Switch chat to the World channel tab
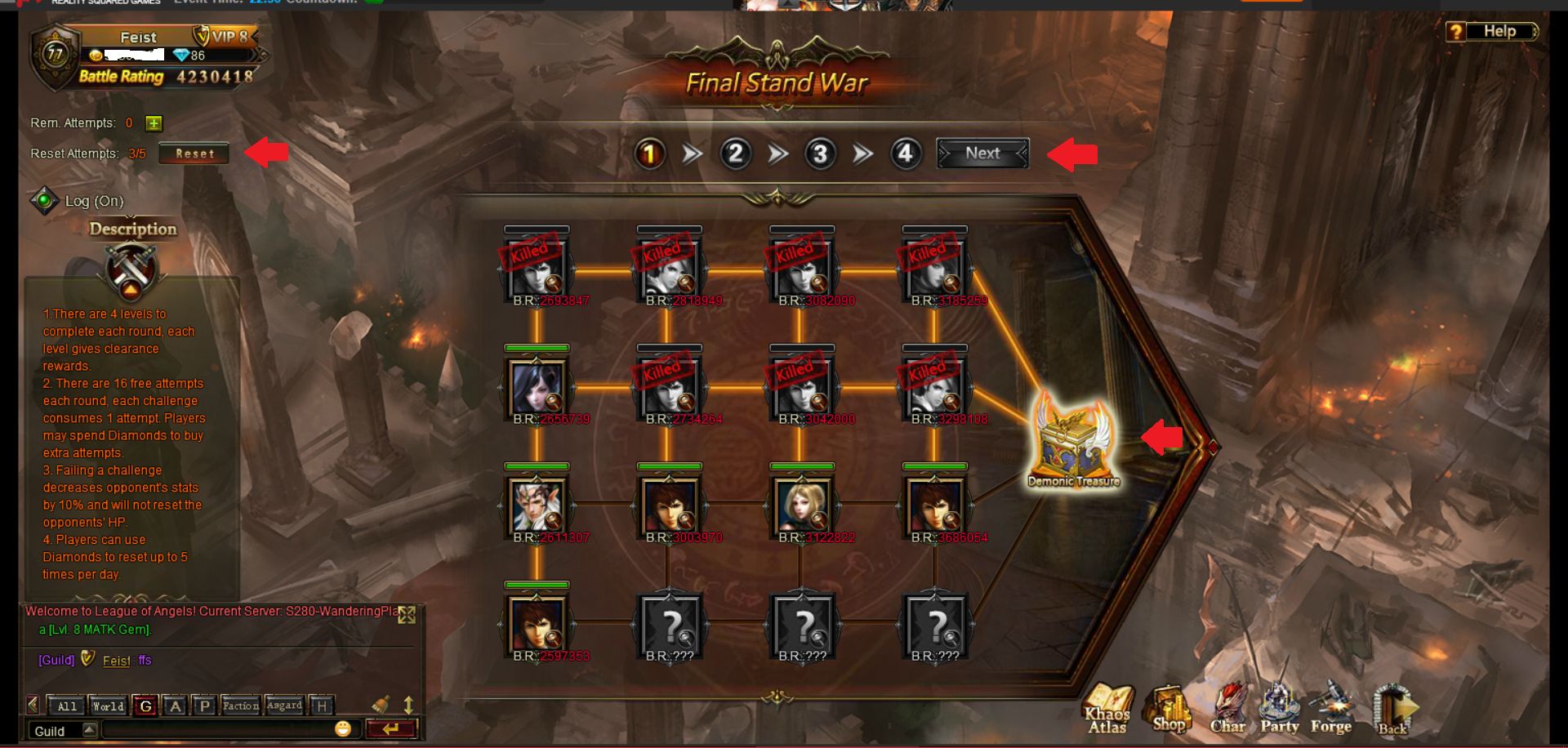Image resolution: width=1568 pixels, height=748 pixels. tap(108, 706)
